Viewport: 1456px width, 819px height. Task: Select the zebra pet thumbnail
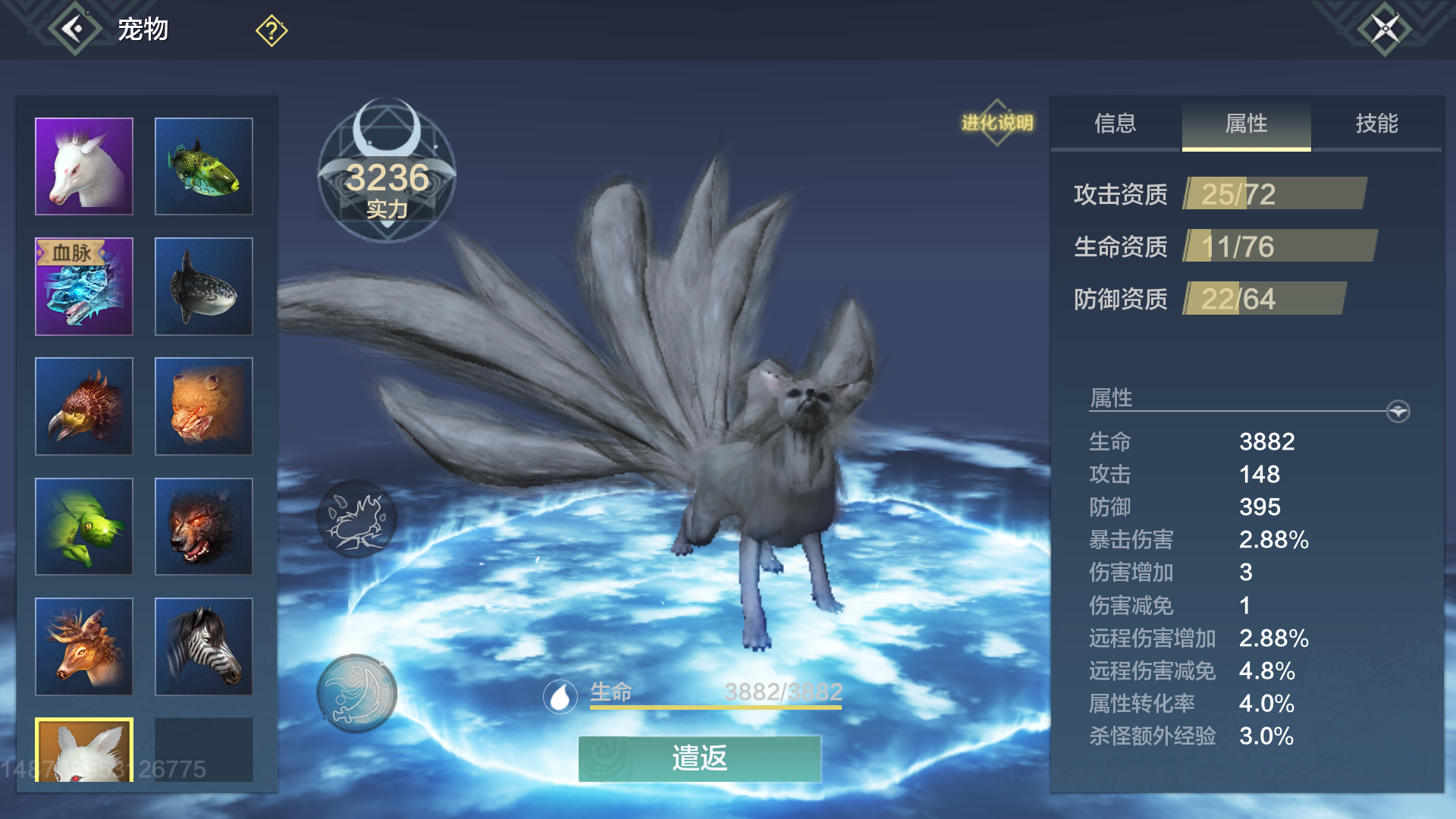(203, 645)
